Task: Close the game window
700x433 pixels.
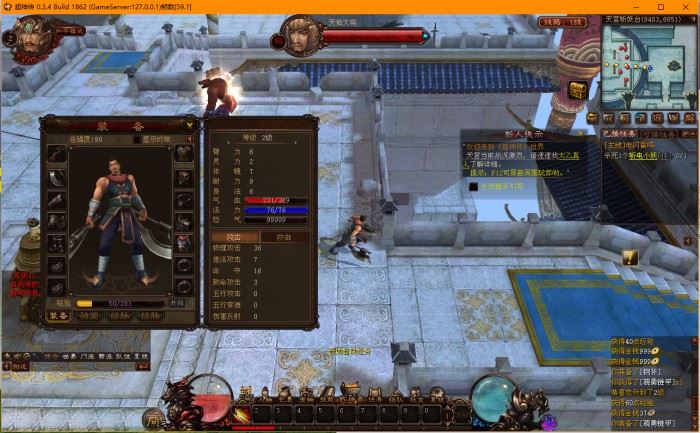Action: tap(686, 7)
